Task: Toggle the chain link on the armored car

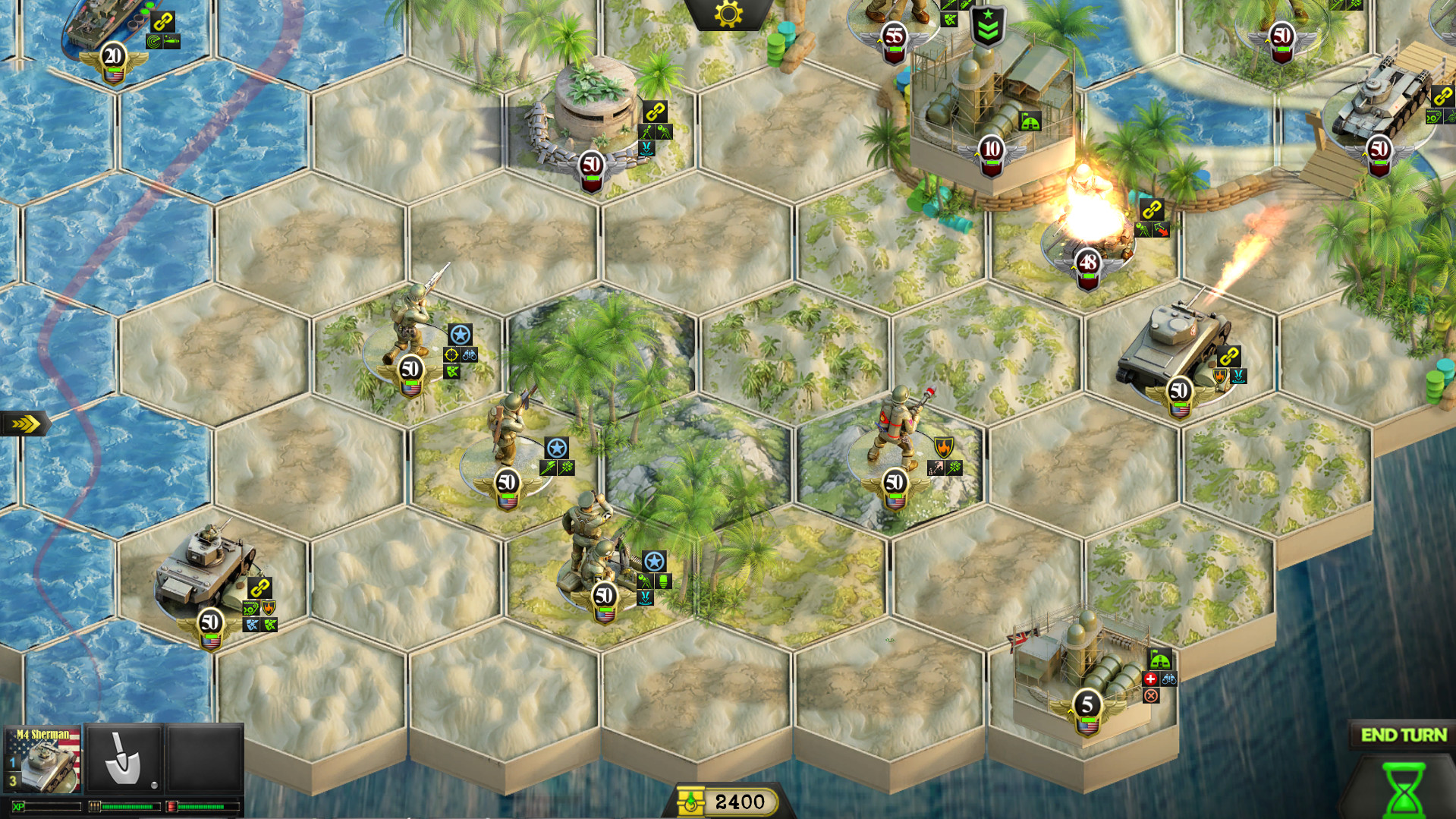Action: pos(258,586)
